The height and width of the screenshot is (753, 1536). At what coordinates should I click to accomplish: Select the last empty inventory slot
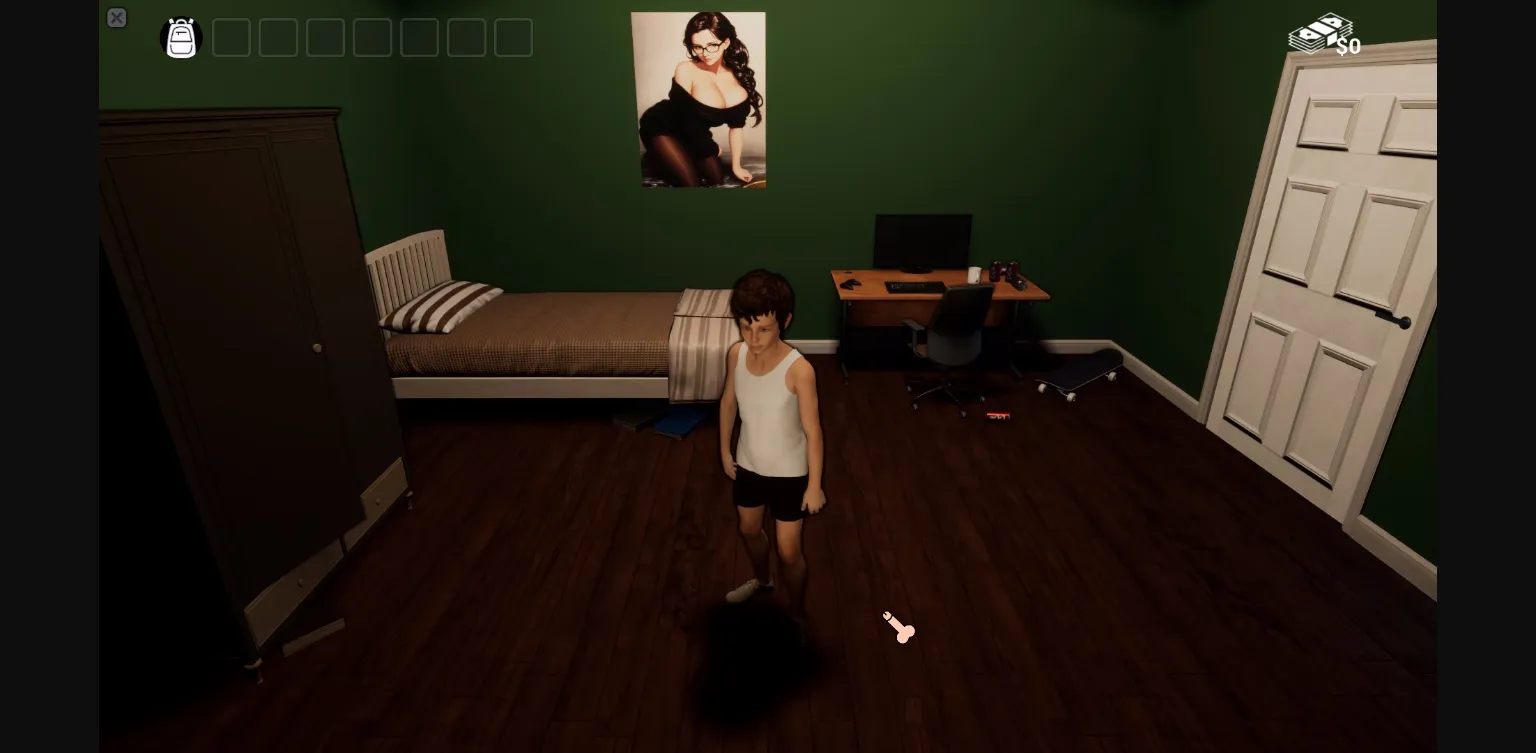[x=513, y=38]
